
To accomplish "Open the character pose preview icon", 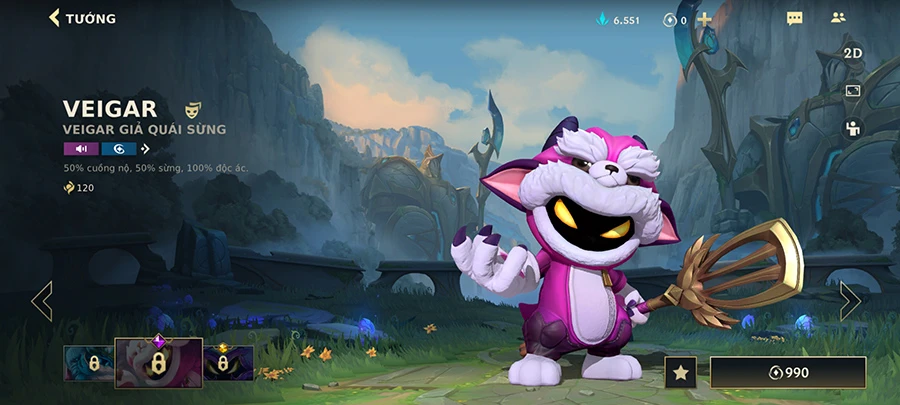I will tap(852, 127).
